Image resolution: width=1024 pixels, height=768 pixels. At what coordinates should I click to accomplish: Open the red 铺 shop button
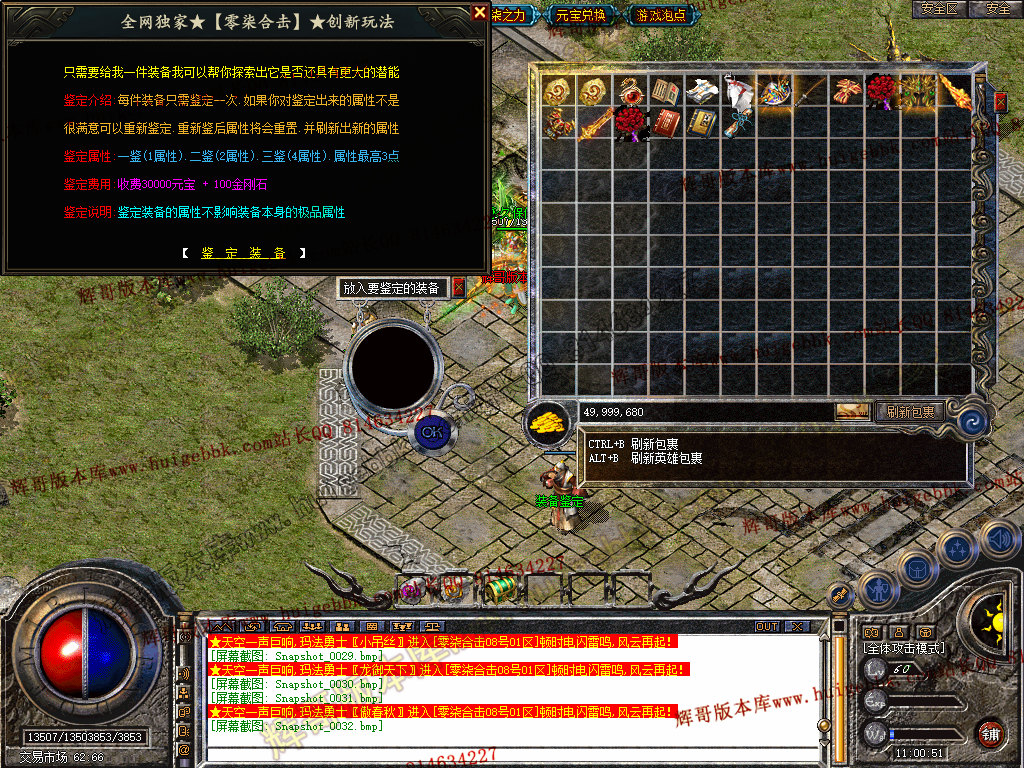point(991,733)
